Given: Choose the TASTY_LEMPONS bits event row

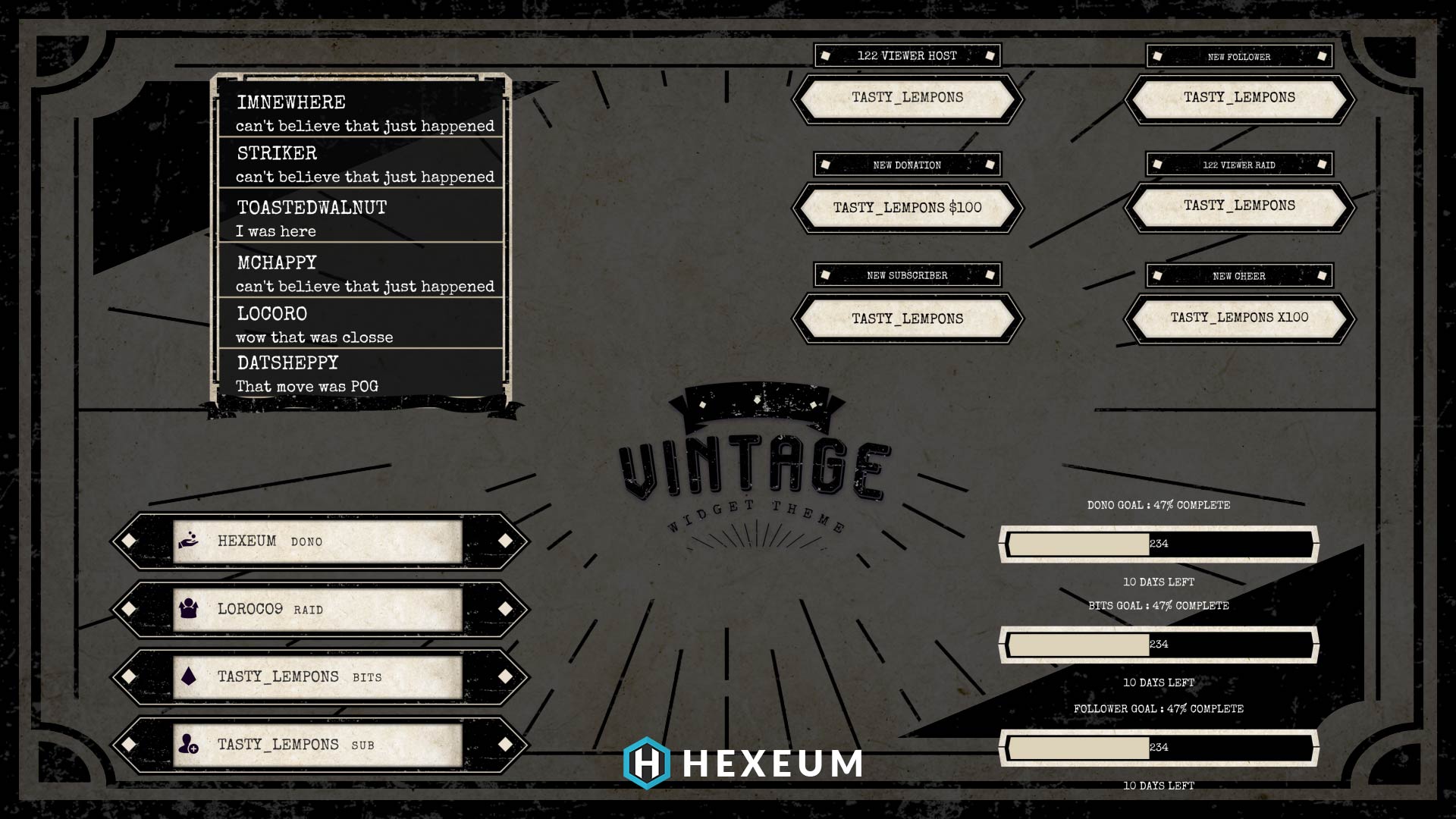Looking at the screenshot, I should (318, 676).
